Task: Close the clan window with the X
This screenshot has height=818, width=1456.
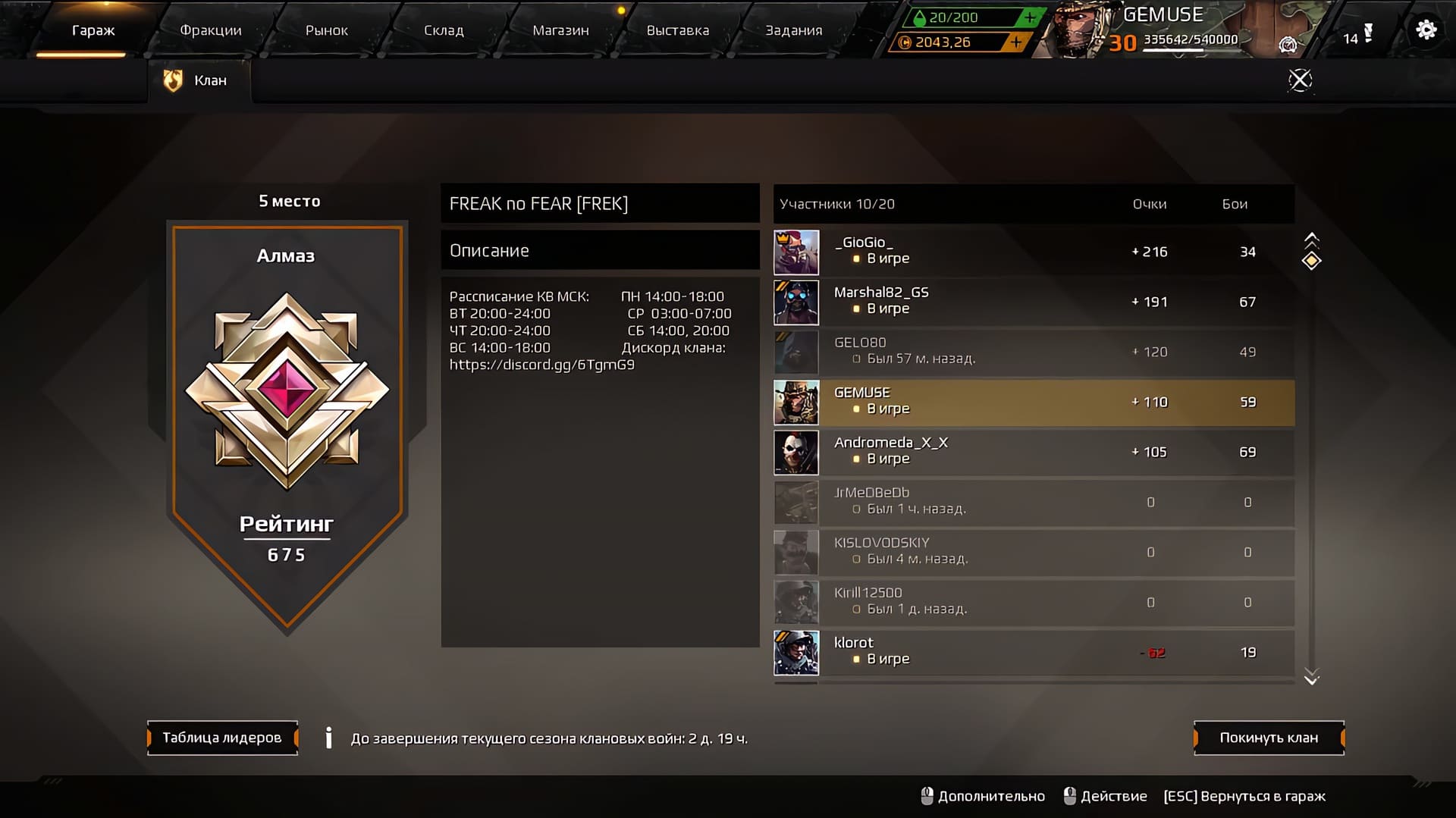Action: (x=1300, y=80)
